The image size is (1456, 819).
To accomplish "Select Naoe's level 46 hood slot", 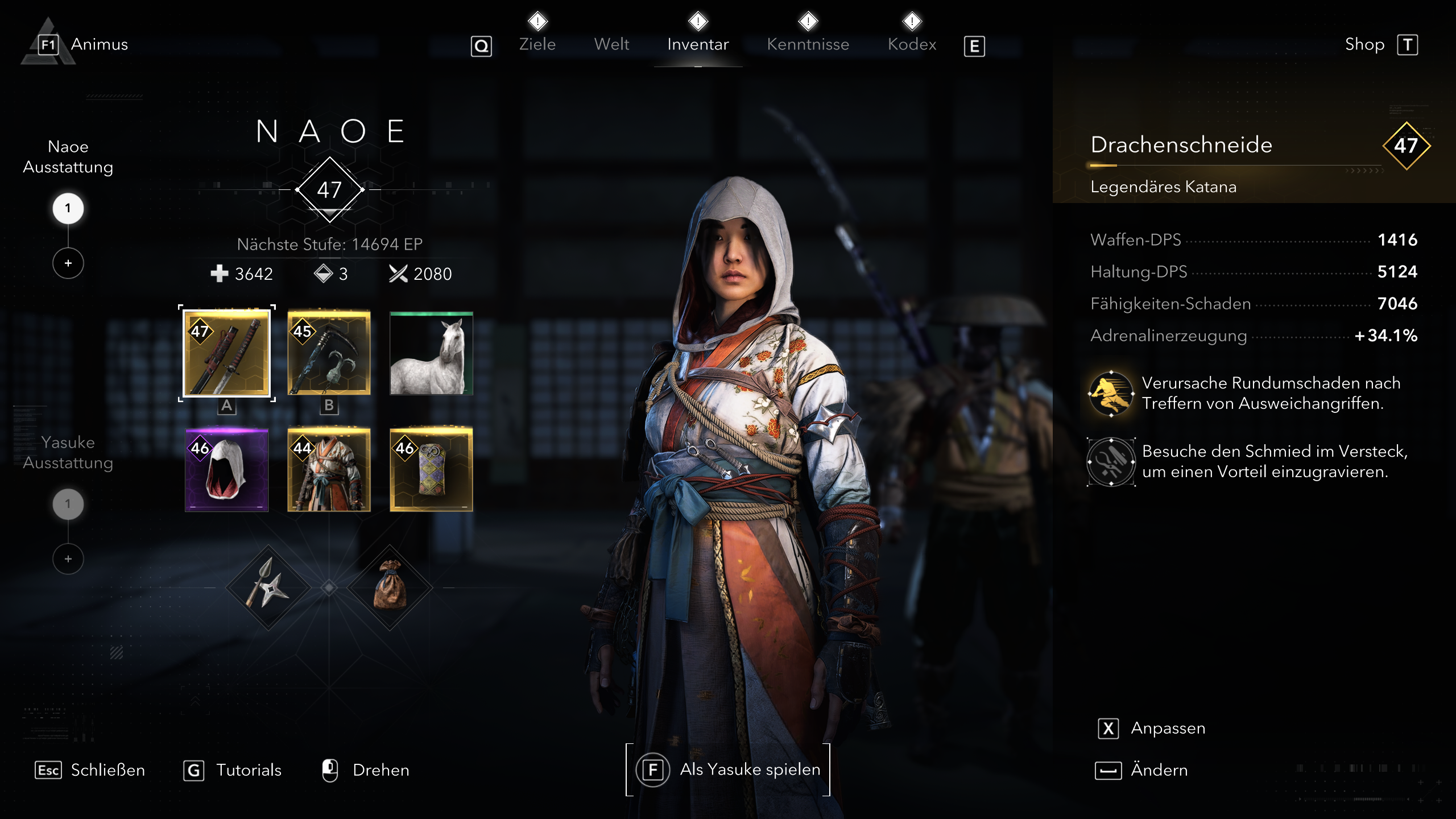I will point(226,470).
